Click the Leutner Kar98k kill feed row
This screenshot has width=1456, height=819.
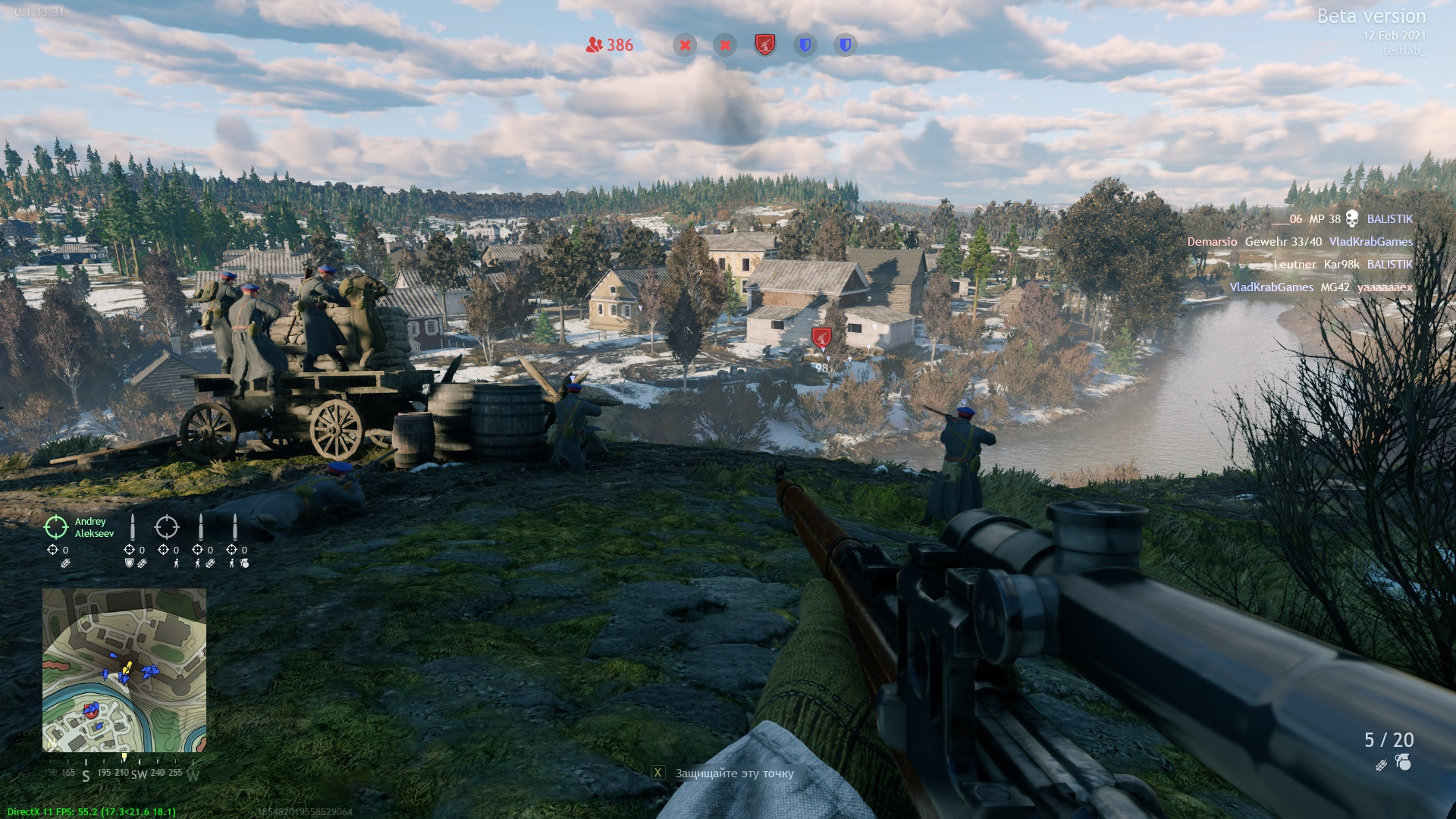(1342, 265)
